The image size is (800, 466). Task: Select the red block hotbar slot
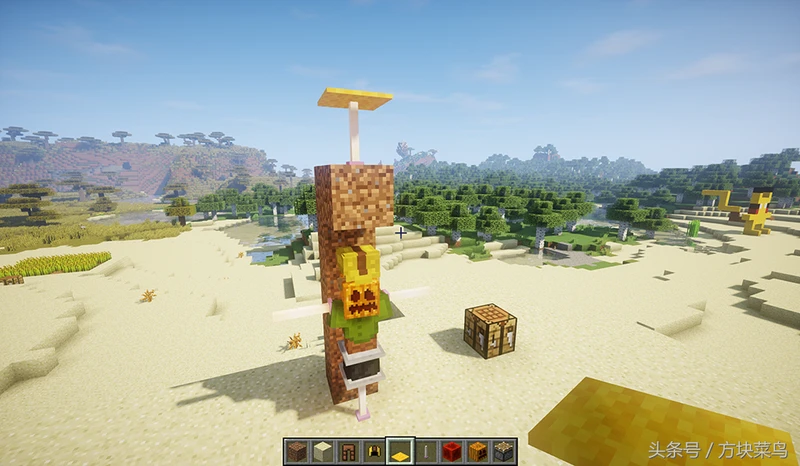(452, 451)
